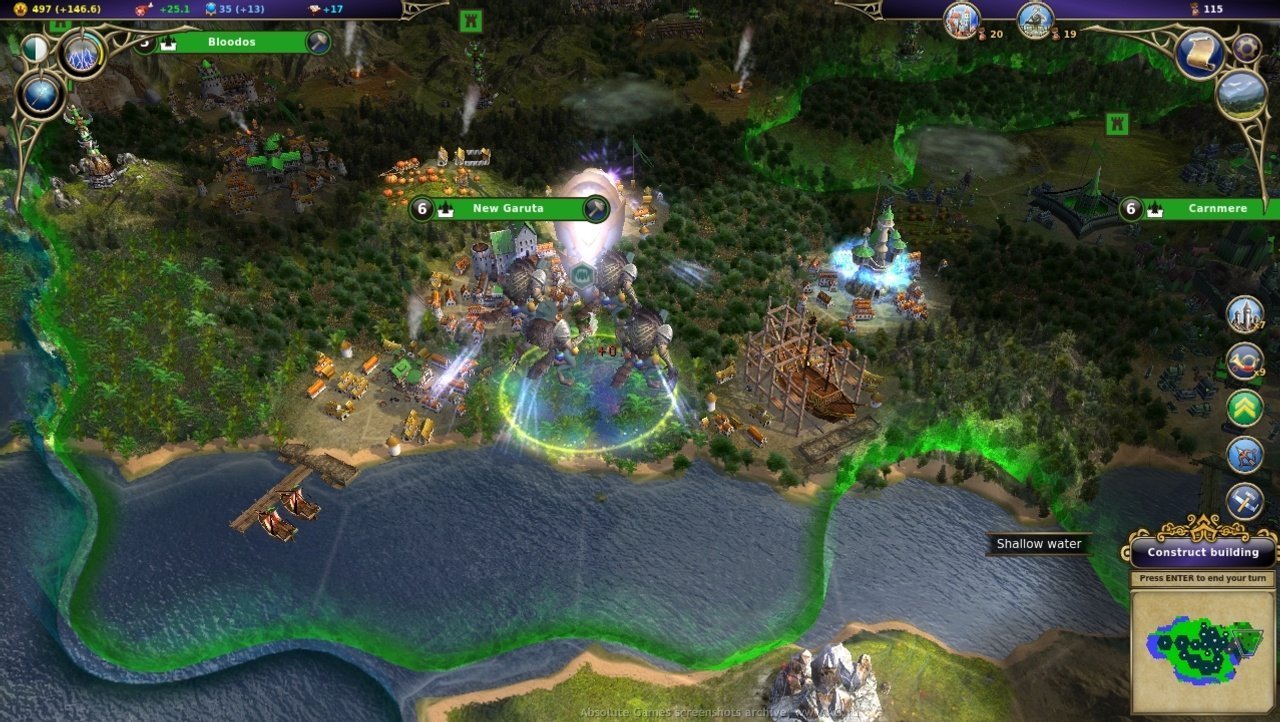Open the parchment scroll menu

[1199, 53]
